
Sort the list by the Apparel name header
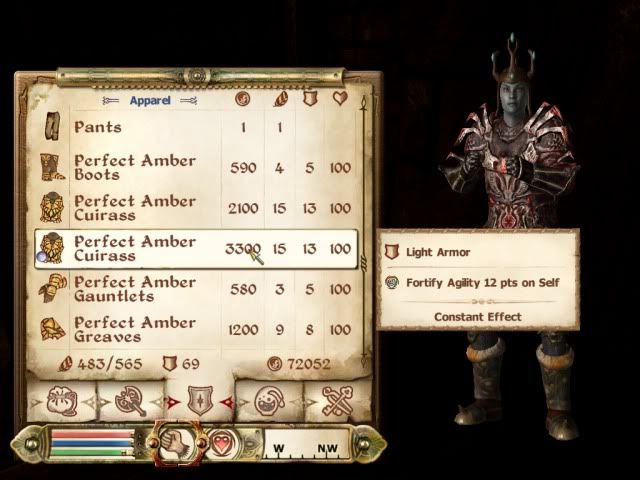(x=149, y=101)
